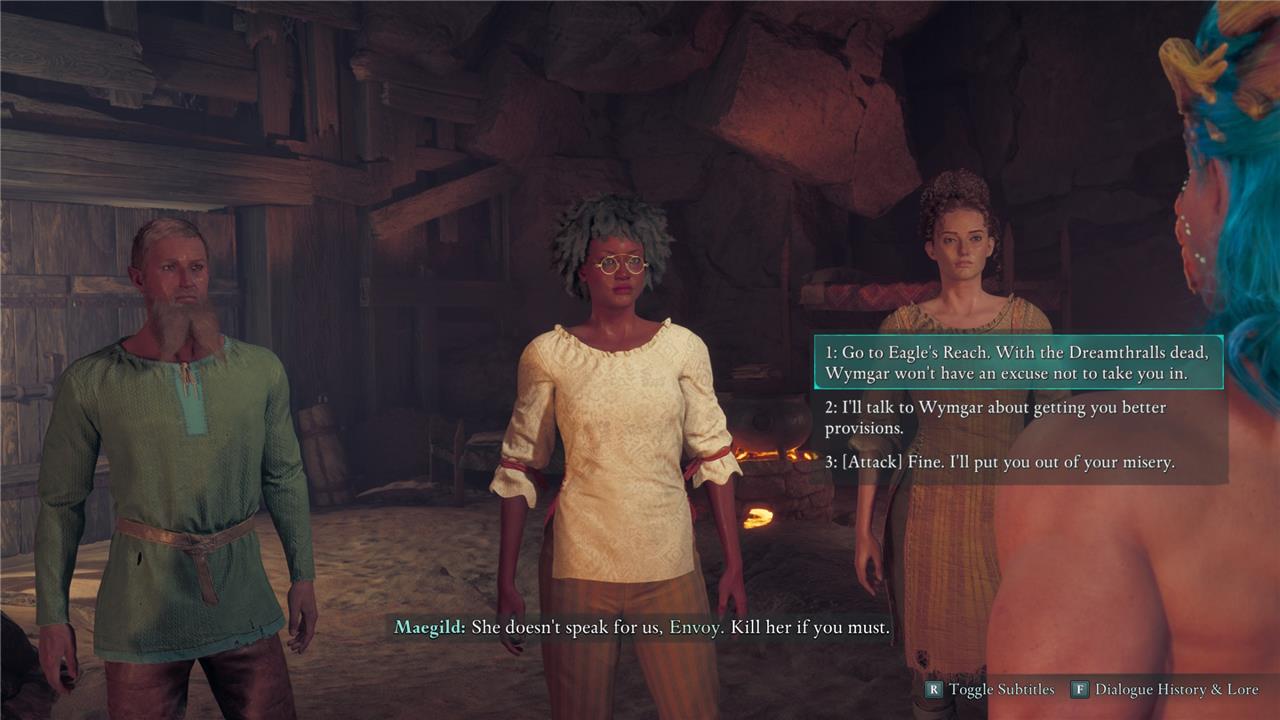Screen dimensions: 1280x720
Task: Click the Toggle Subtitles label
Action: (x=1001, y=689)
